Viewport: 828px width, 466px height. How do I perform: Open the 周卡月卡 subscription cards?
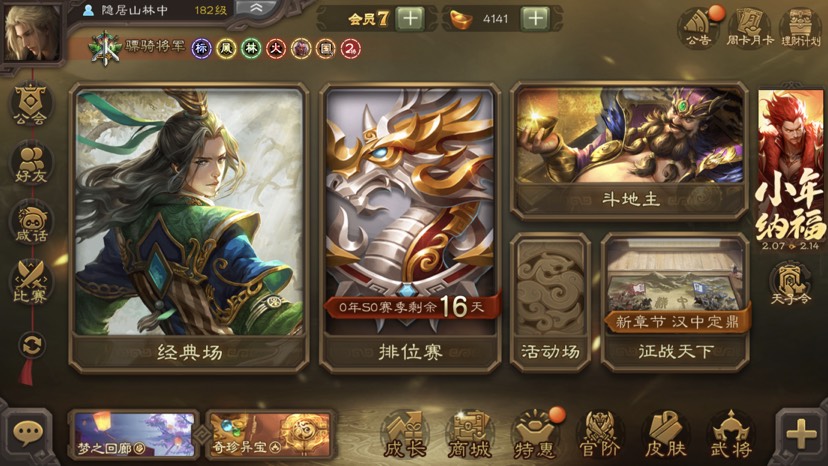coord(748,28)
